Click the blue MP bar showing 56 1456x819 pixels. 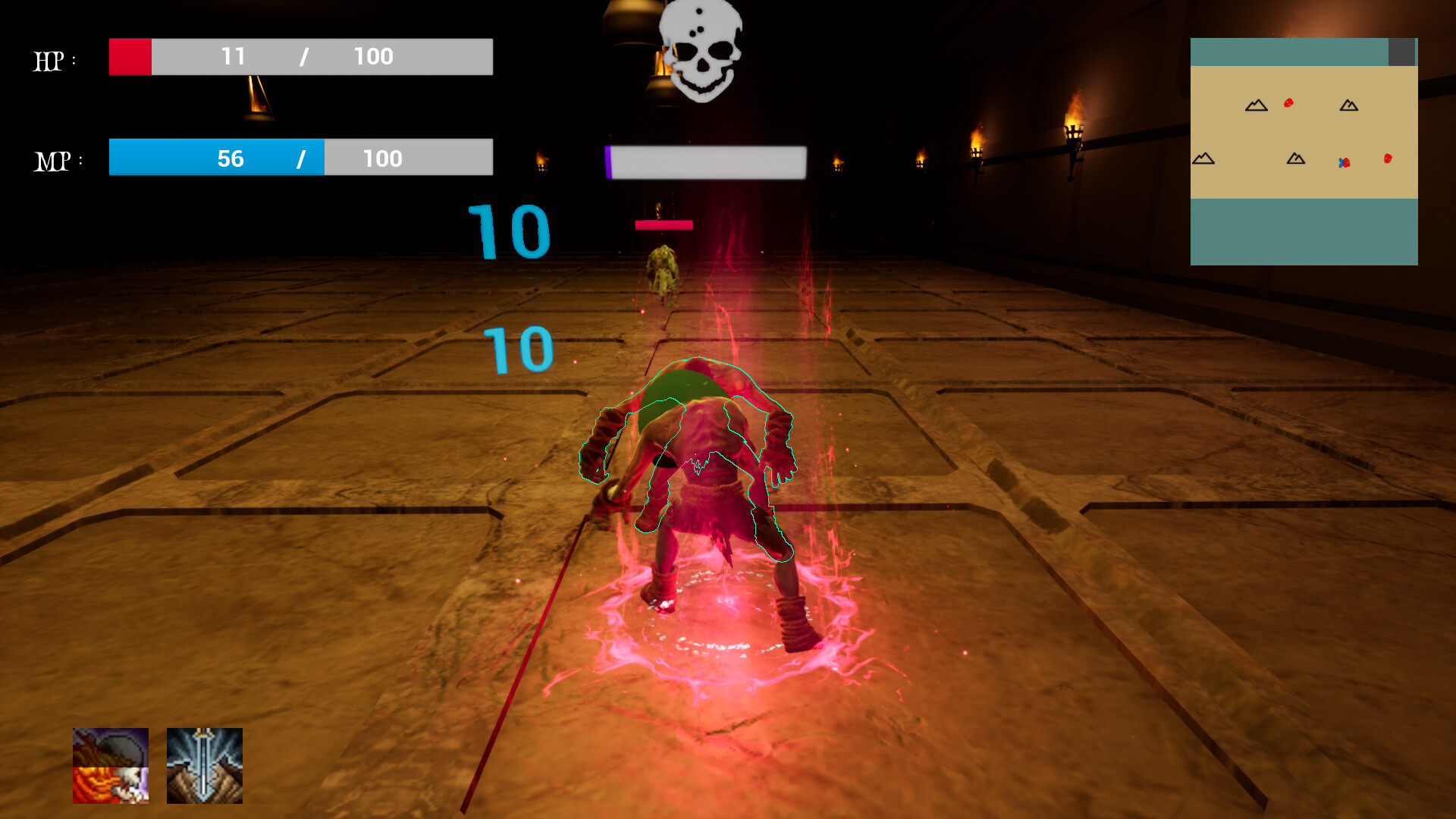pos(216,158)
